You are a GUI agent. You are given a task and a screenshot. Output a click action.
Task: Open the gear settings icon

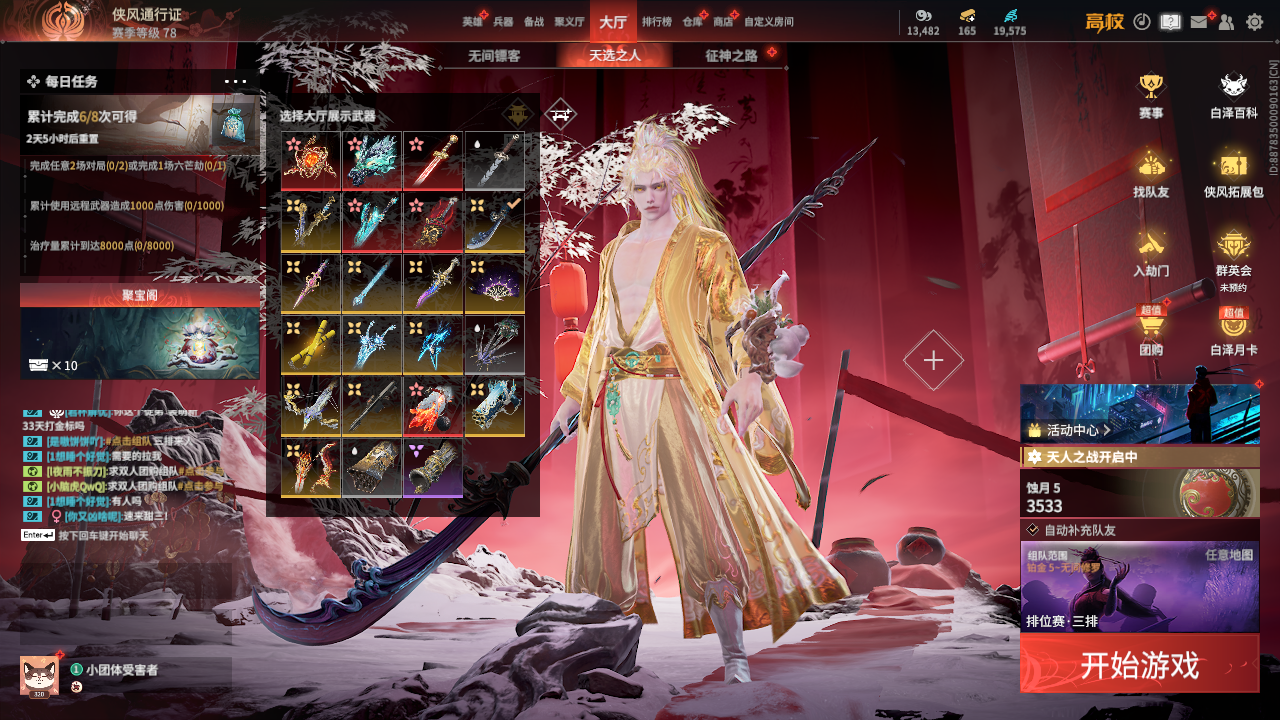point(1254,22)
